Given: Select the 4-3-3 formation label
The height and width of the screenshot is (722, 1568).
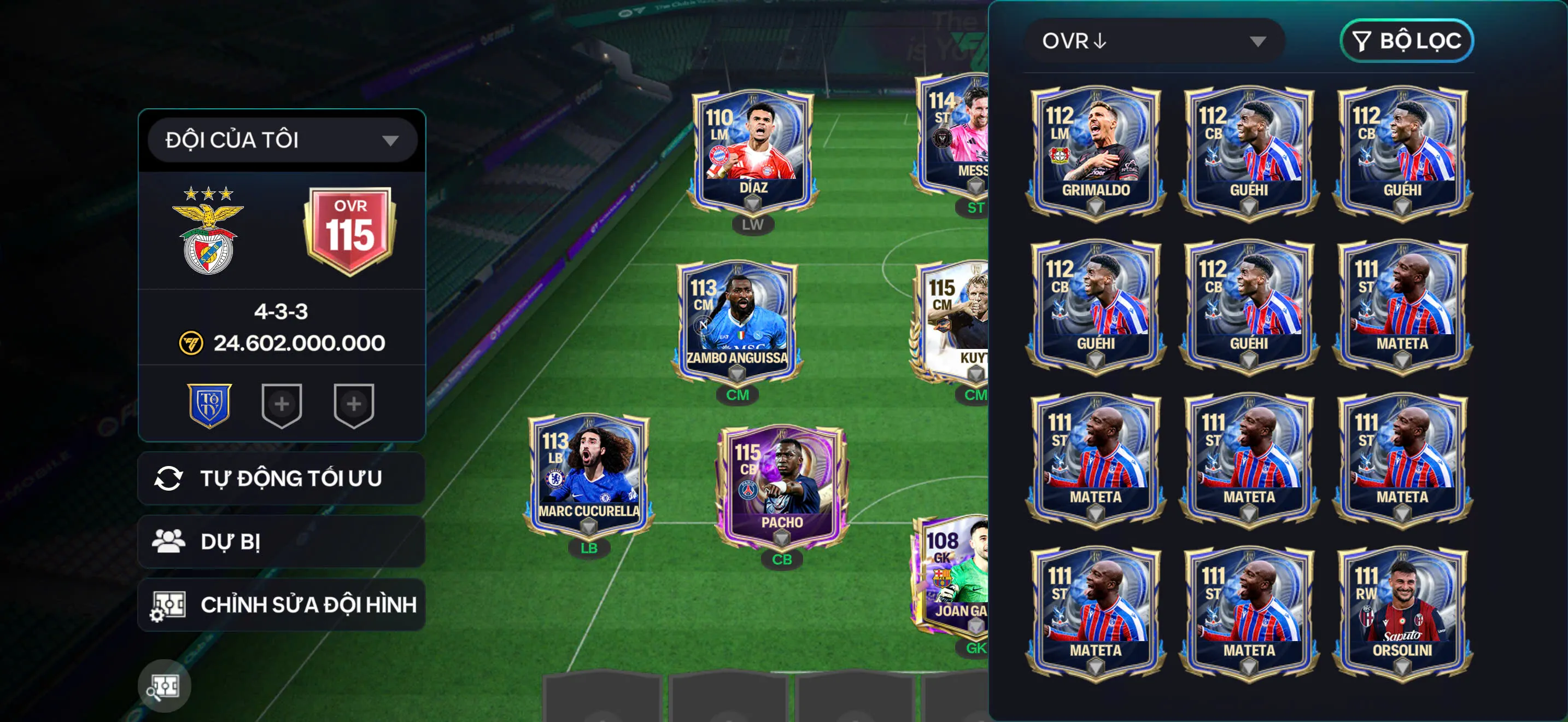Looking at the screenshot, I should (281, 312).
